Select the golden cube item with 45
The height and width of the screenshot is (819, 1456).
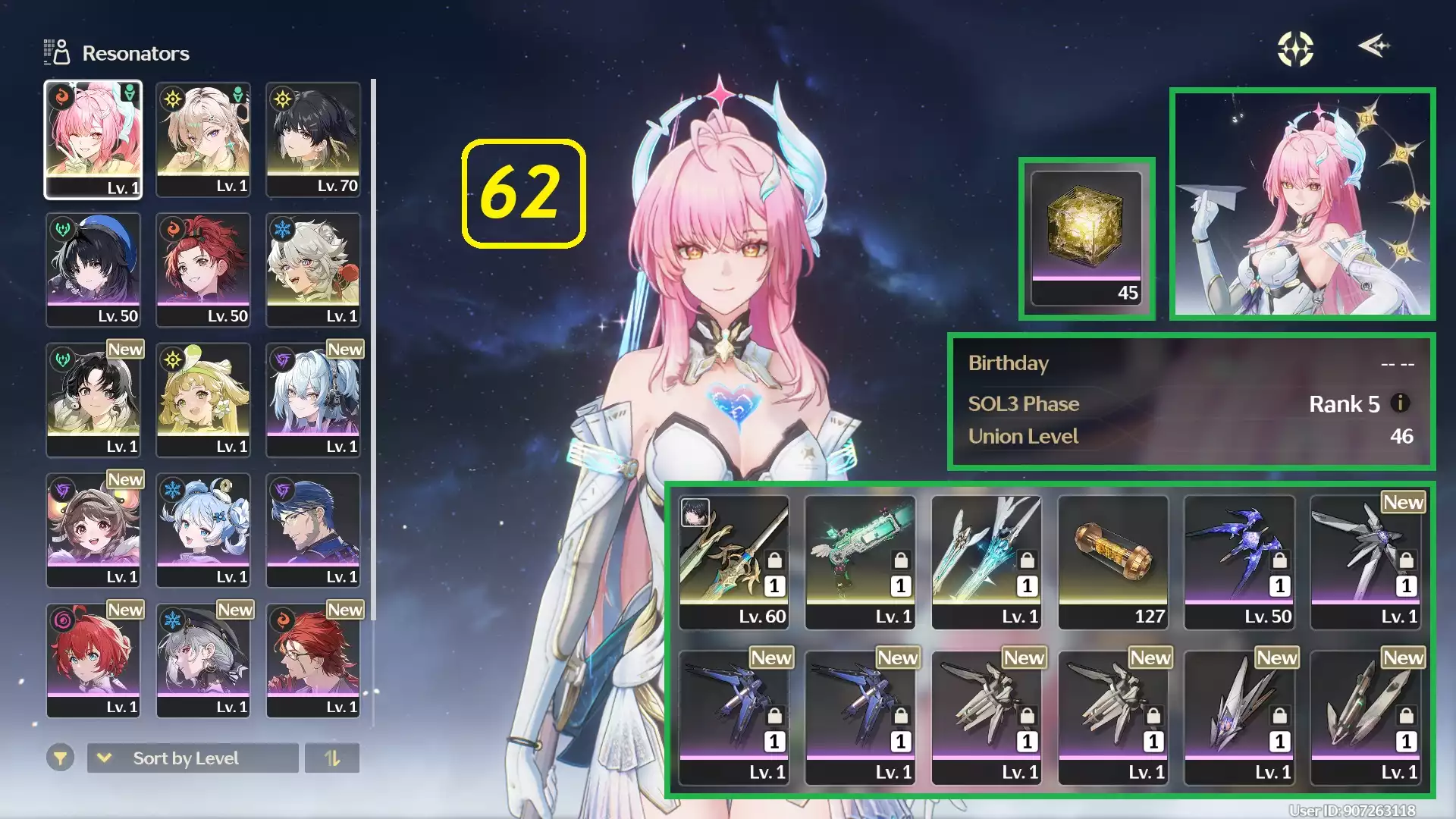(1087, 239)
